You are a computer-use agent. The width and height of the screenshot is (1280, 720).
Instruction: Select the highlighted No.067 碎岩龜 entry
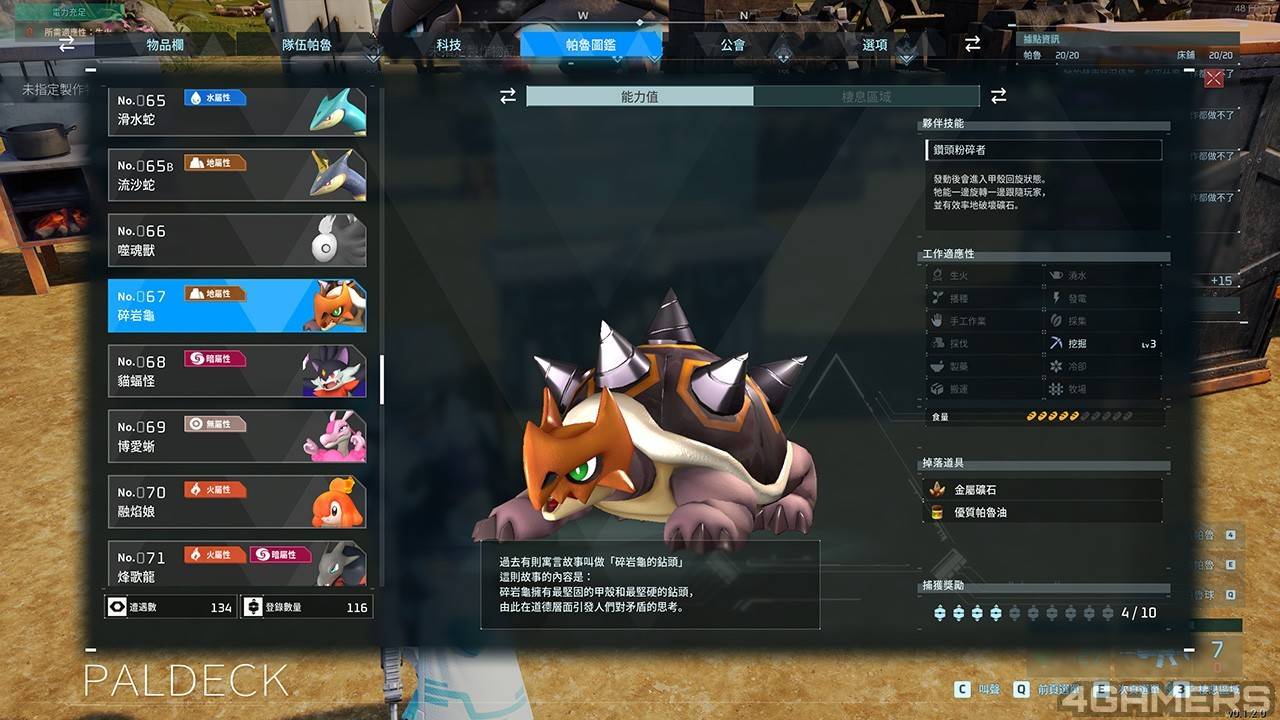pyautogui.click(x=237, y=306)
